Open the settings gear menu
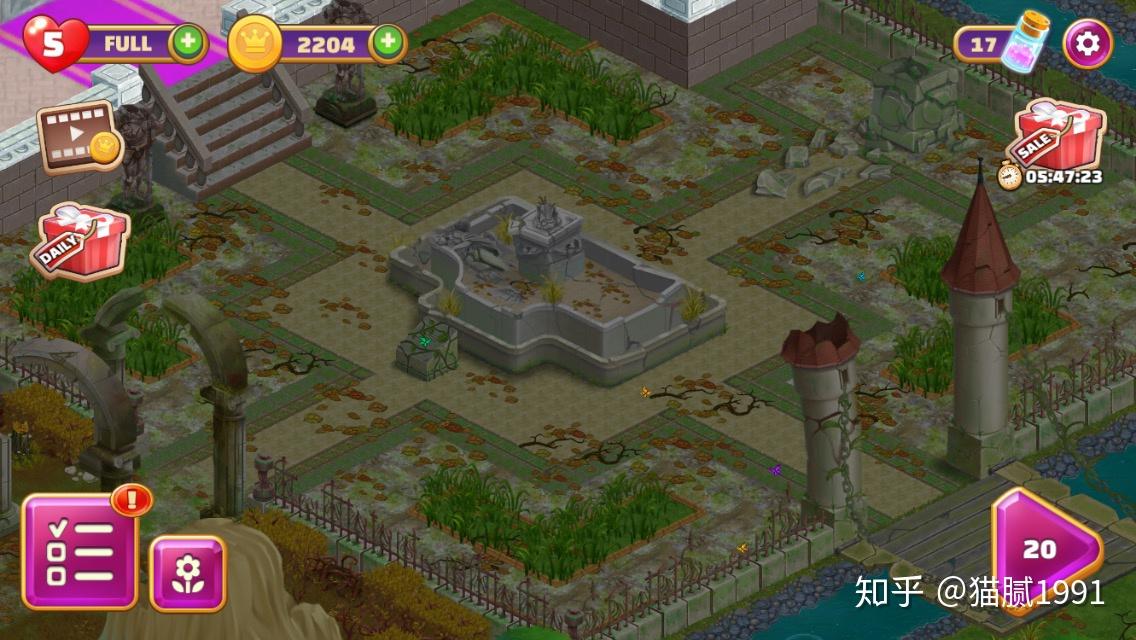This screenshot has height=640, width=1136. (1087, 44)
